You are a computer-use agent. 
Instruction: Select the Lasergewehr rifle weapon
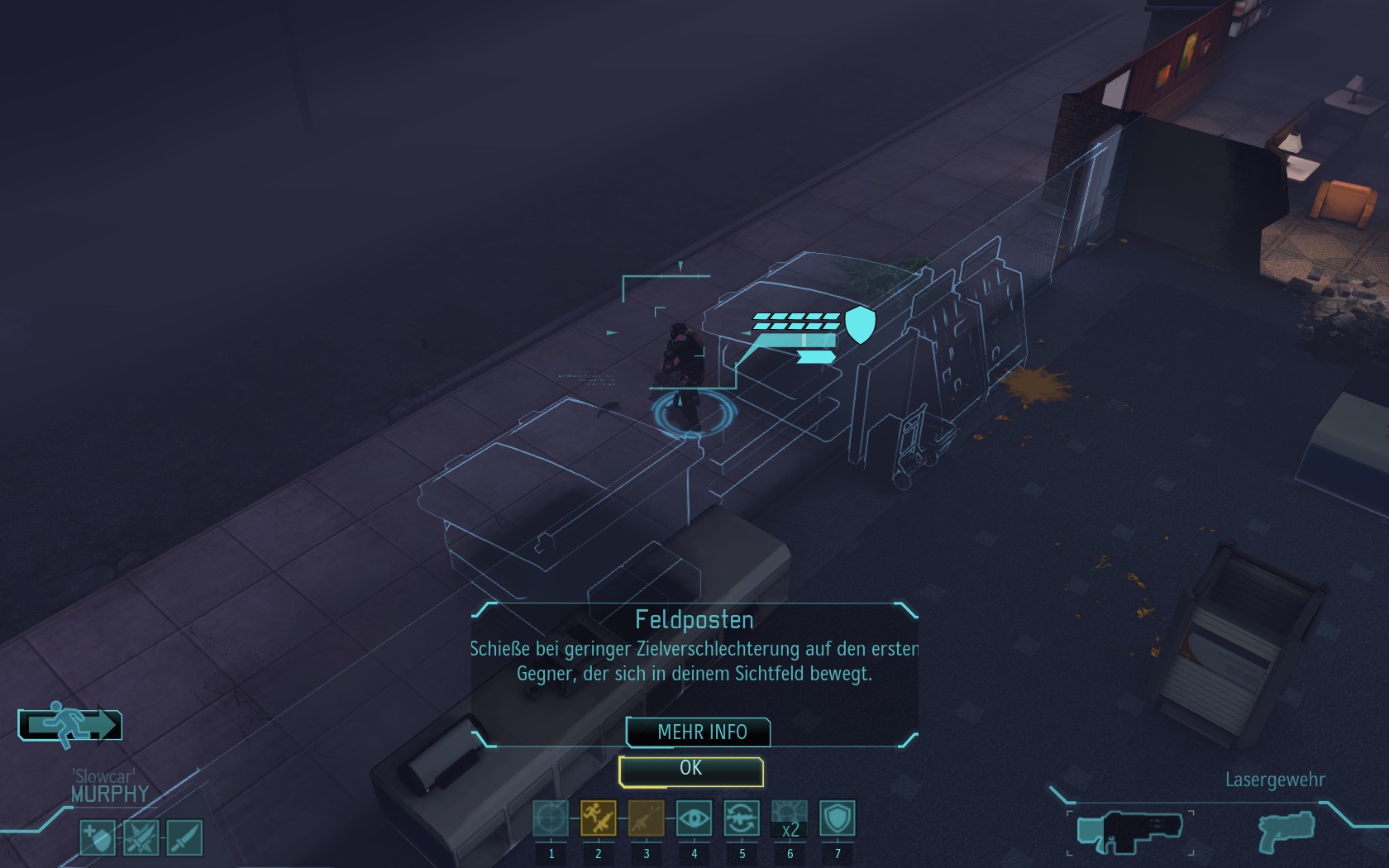pos(1129,830)
